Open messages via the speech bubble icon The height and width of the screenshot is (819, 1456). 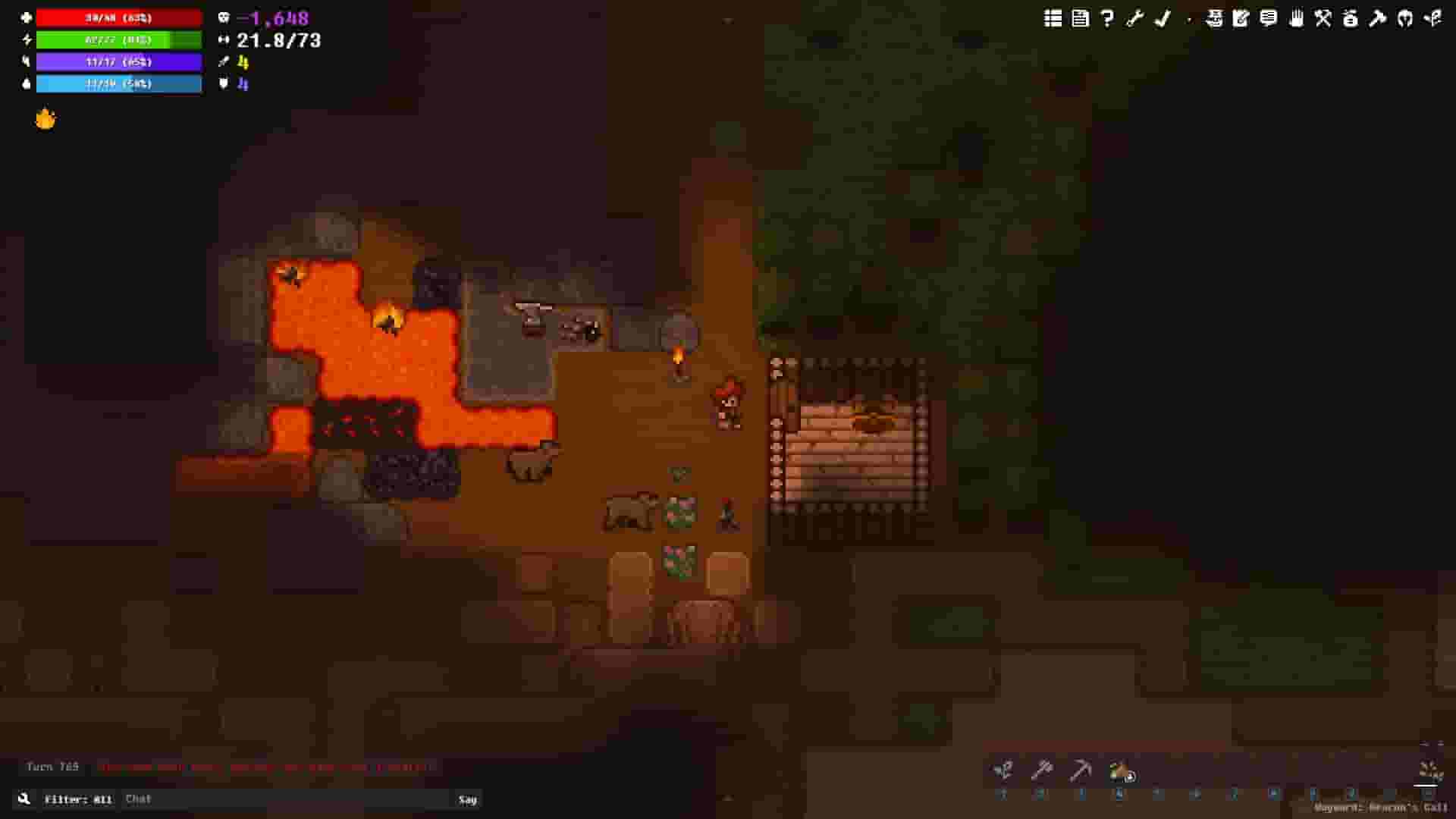click(x=1269, y=19)
